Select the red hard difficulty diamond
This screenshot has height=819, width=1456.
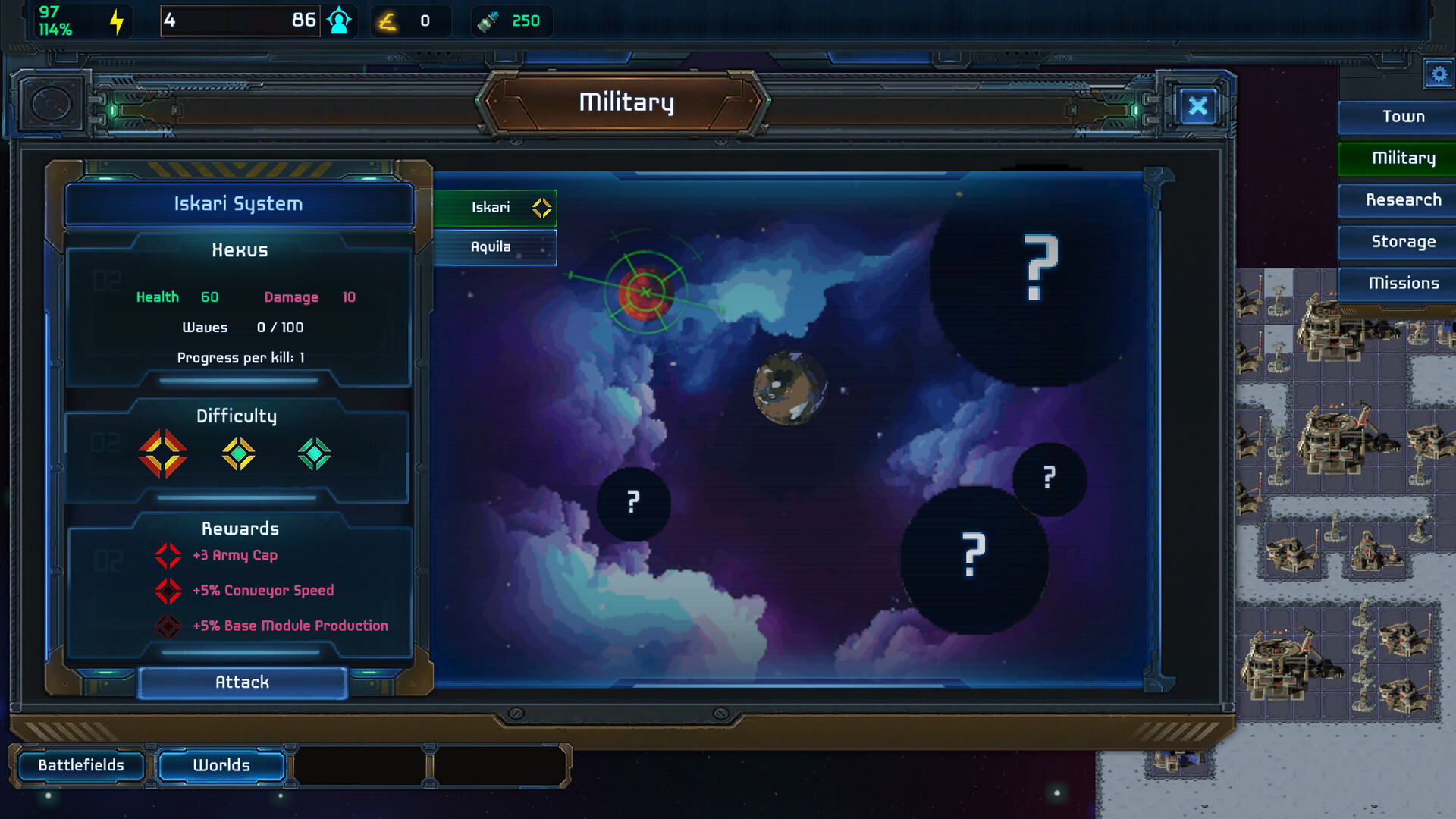(x=164, y=453)
